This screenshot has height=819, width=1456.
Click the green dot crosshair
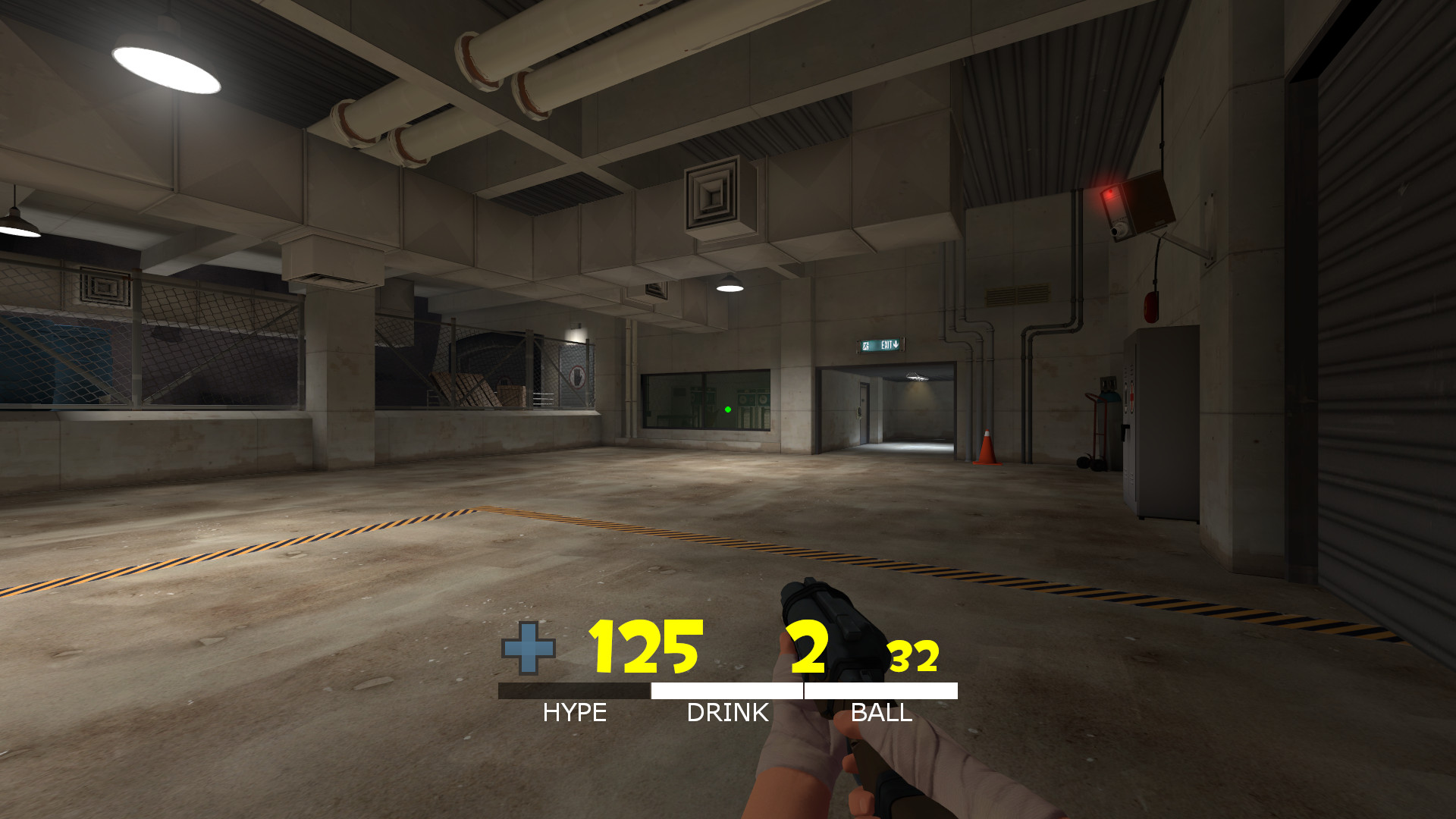point(728,409)
